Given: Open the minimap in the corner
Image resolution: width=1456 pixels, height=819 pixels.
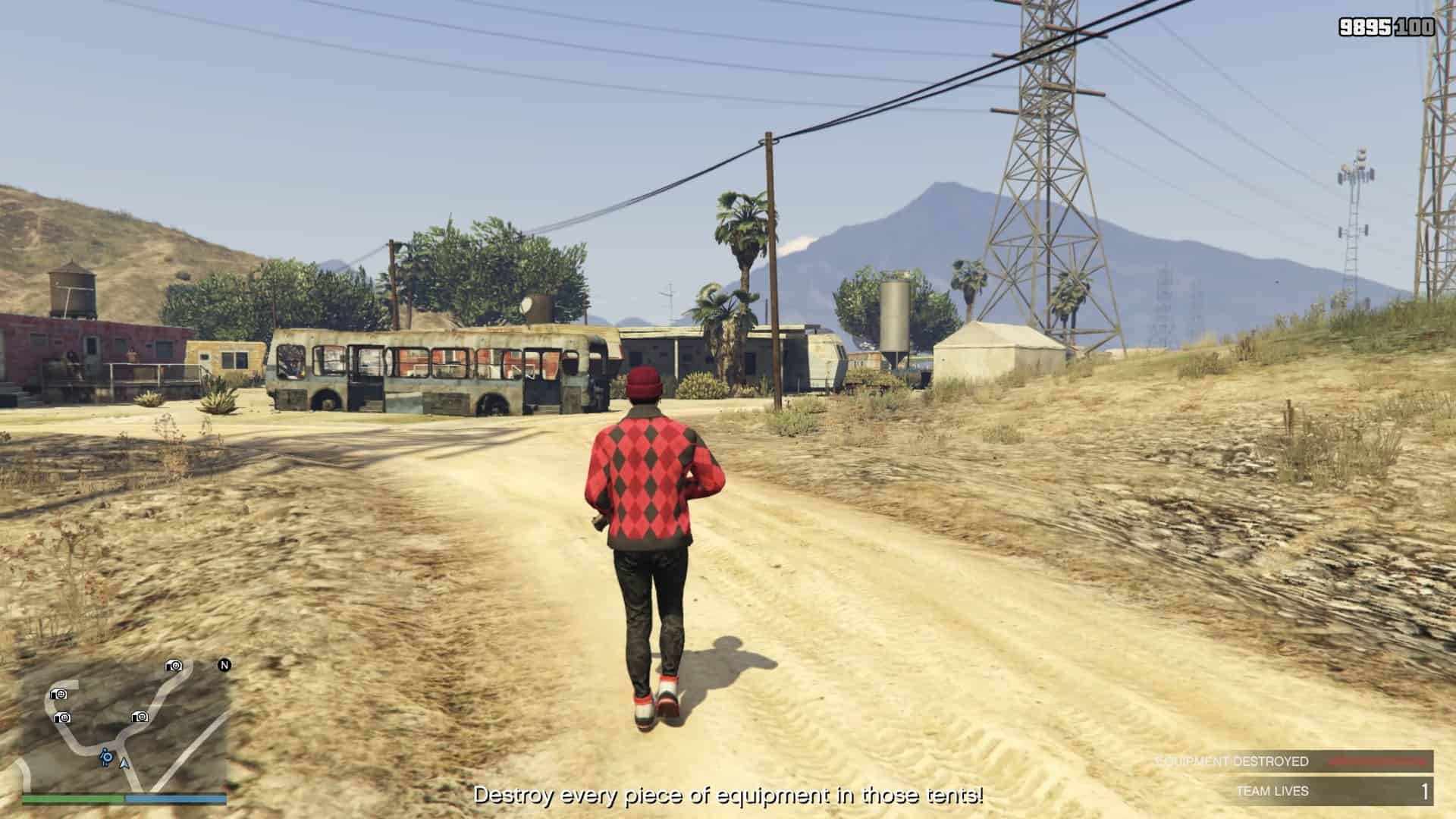Looking at the screenshot, I should pyautogui.click(x=125, y=726).
